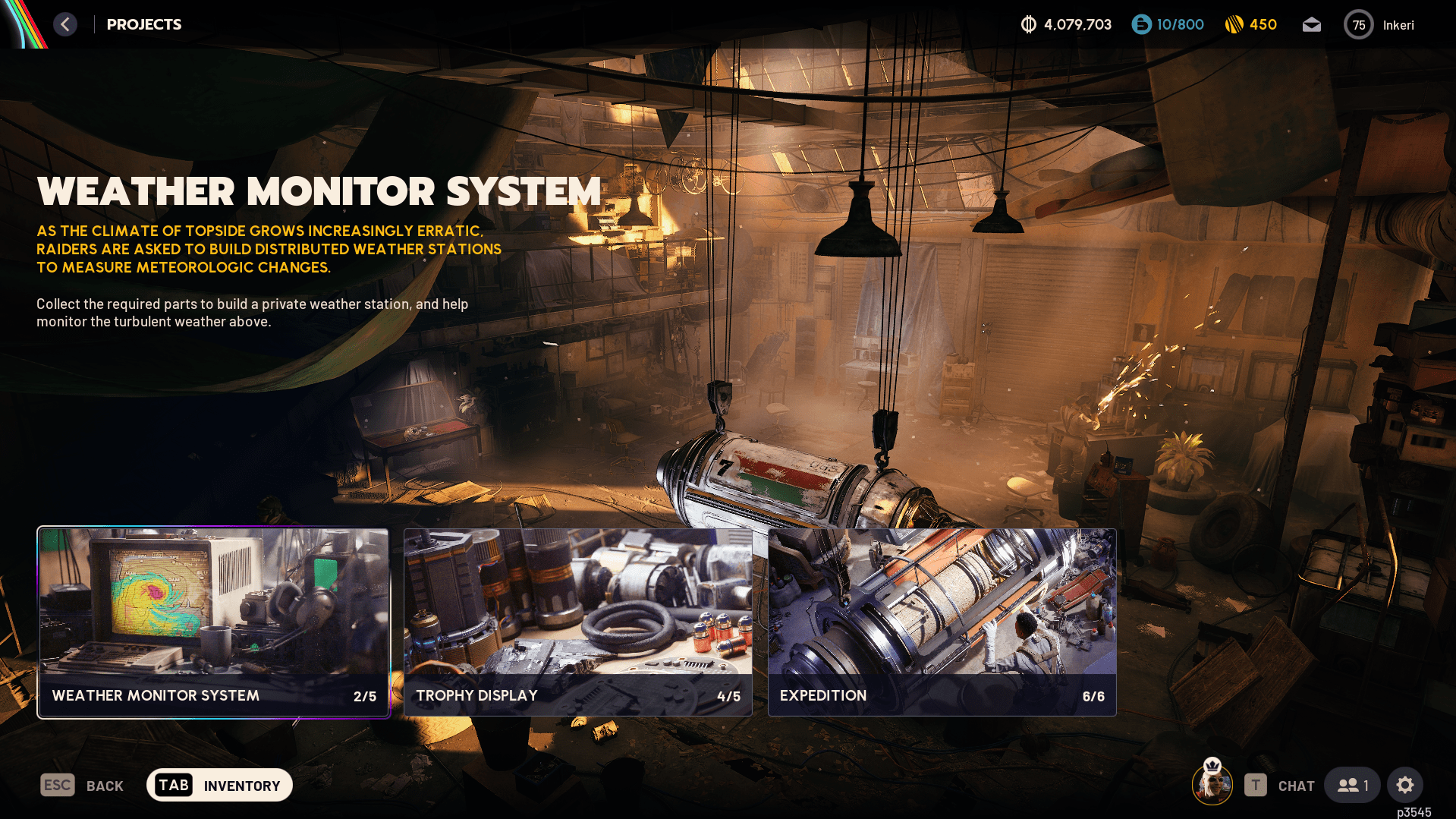This screenshot has width=1456, height=819.
Task: Click the Back button at the bottom left
Action: point(82,786)
